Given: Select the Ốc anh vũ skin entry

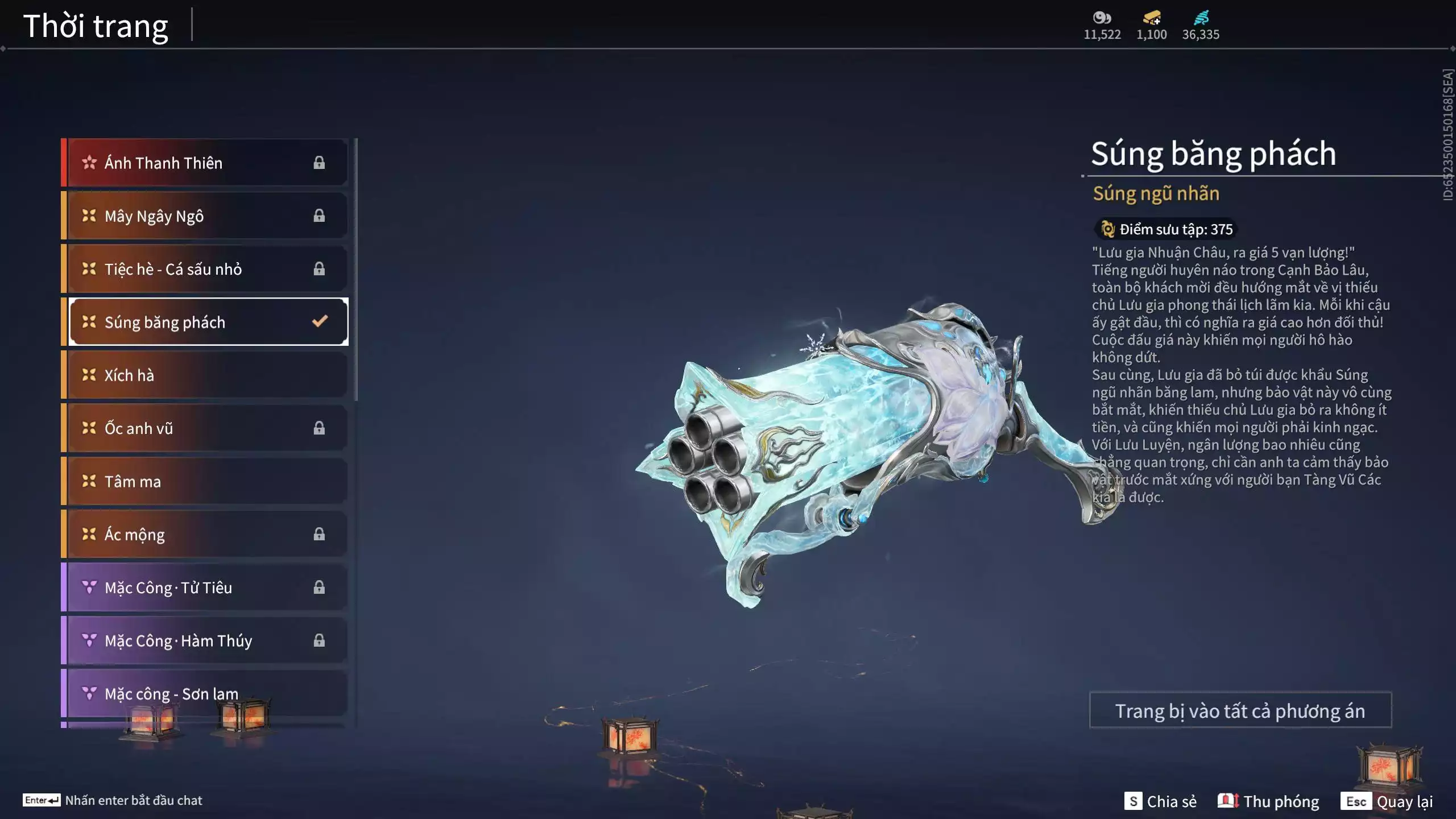Looking at the screenshot, I should (x=205, y=428).
